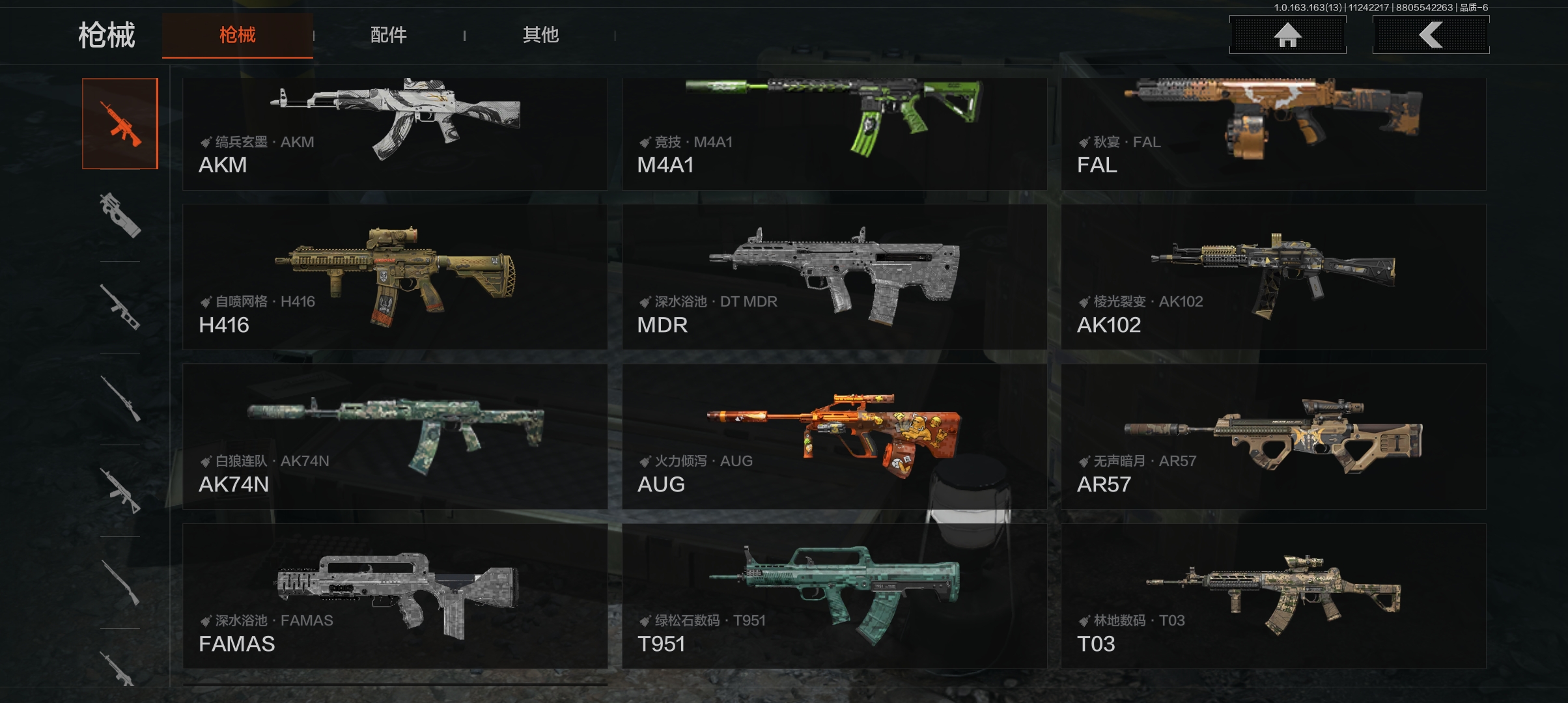Switch to the P90 submachine gun category

120,215
